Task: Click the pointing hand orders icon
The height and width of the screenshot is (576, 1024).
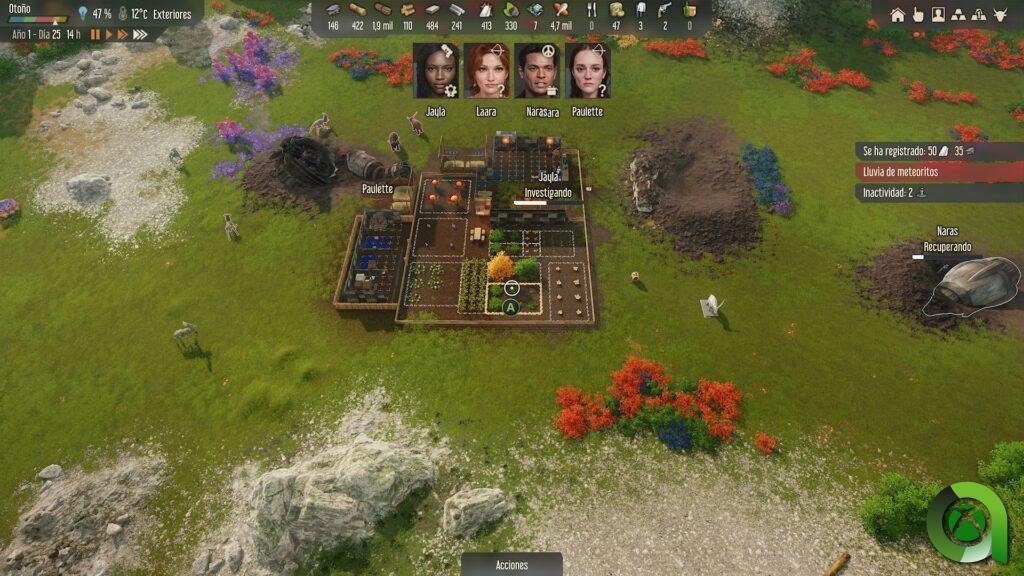Action: (x=917, y=15)
